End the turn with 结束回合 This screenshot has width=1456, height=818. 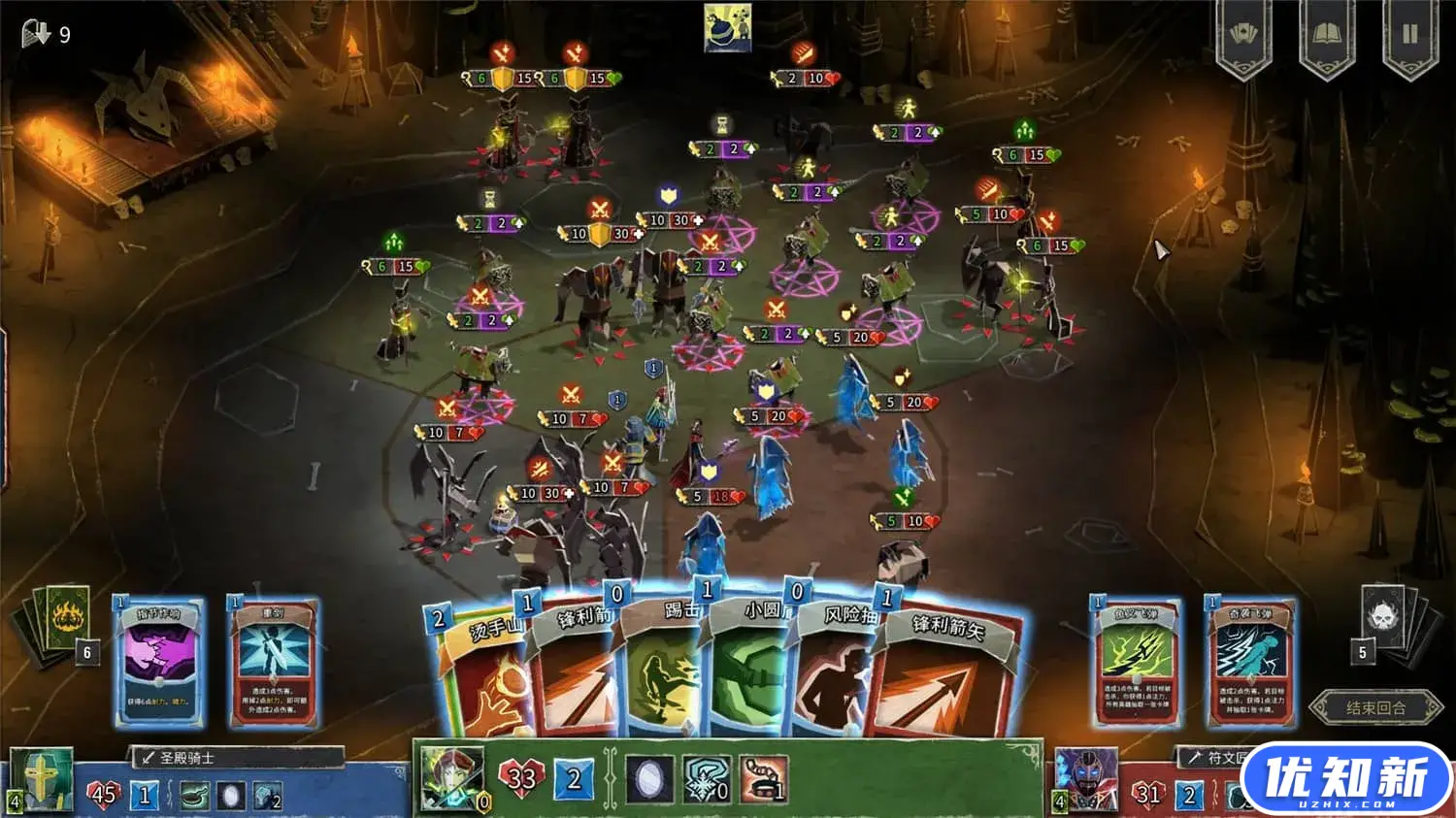(1375, 707)
